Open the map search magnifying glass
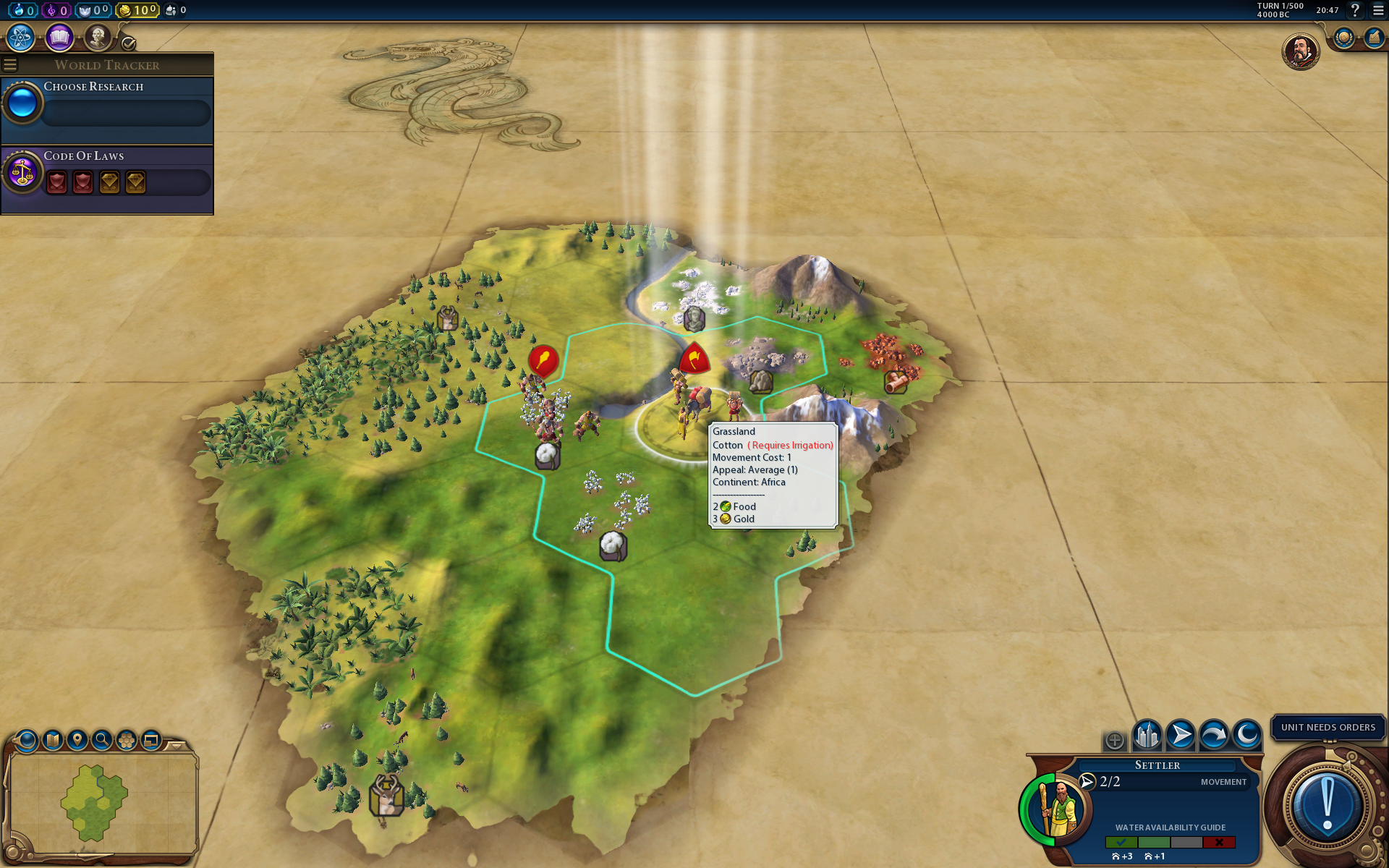 pyautogui.click(x=102, y=740)
